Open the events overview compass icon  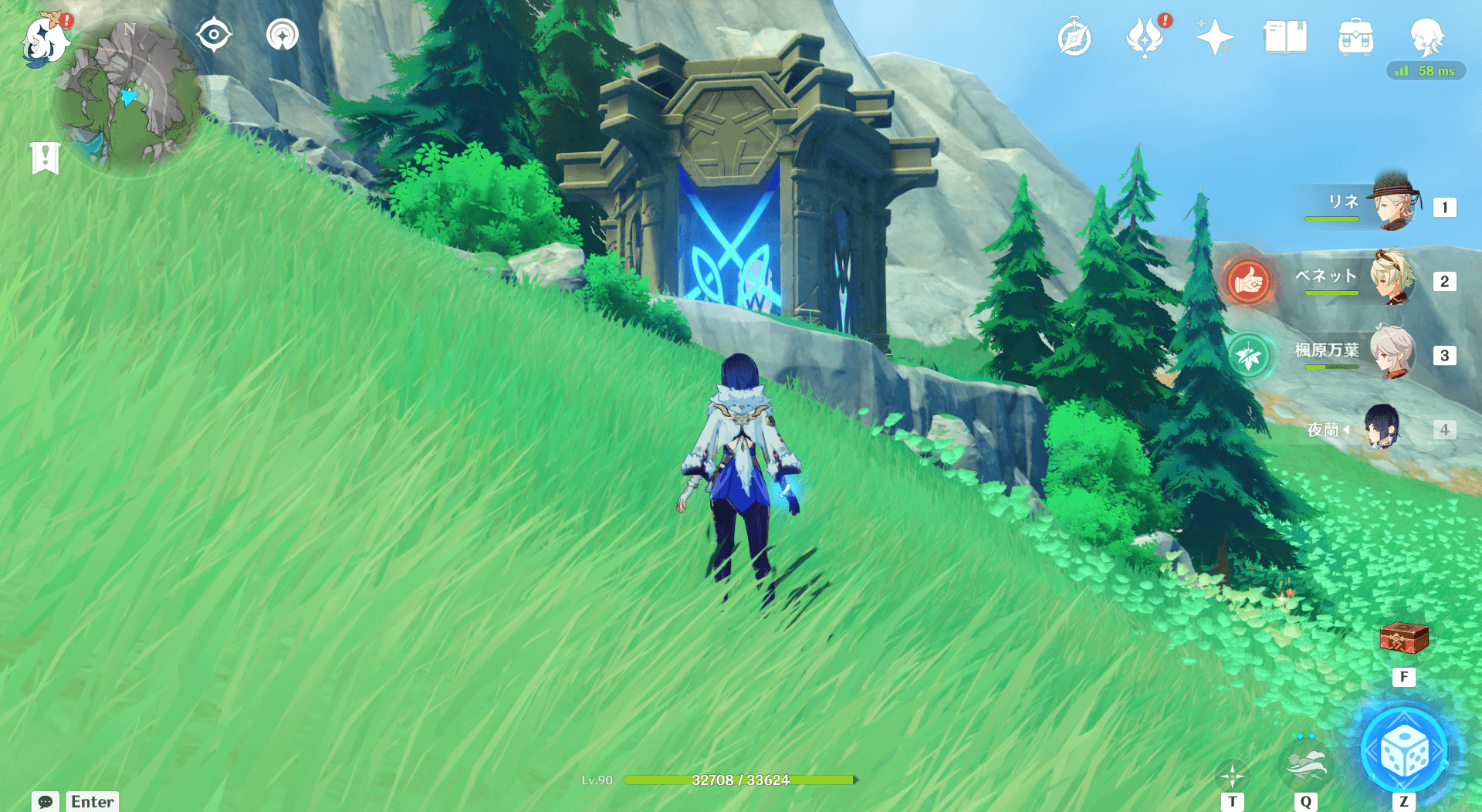[x=1074, y=35]
